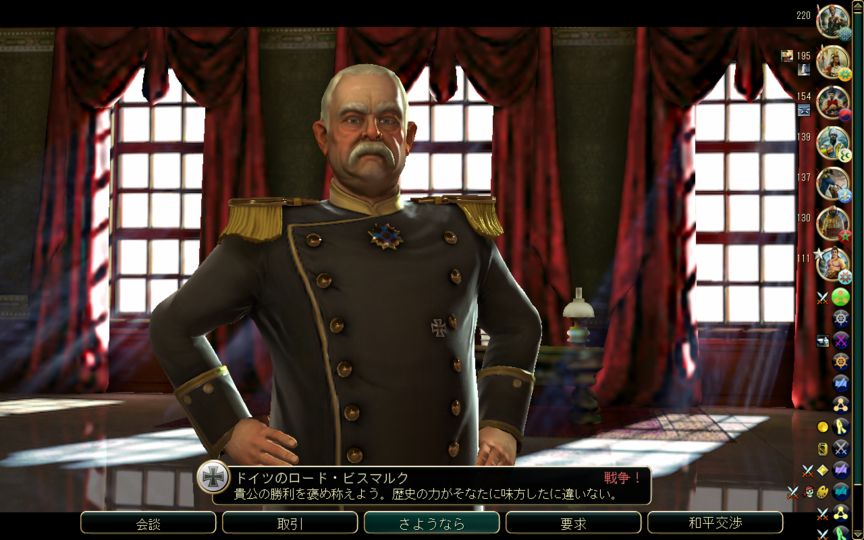Select the leader portrait with score 195
Image resolution: width=864 pixels, height=540 pixels.
(832, 62)
